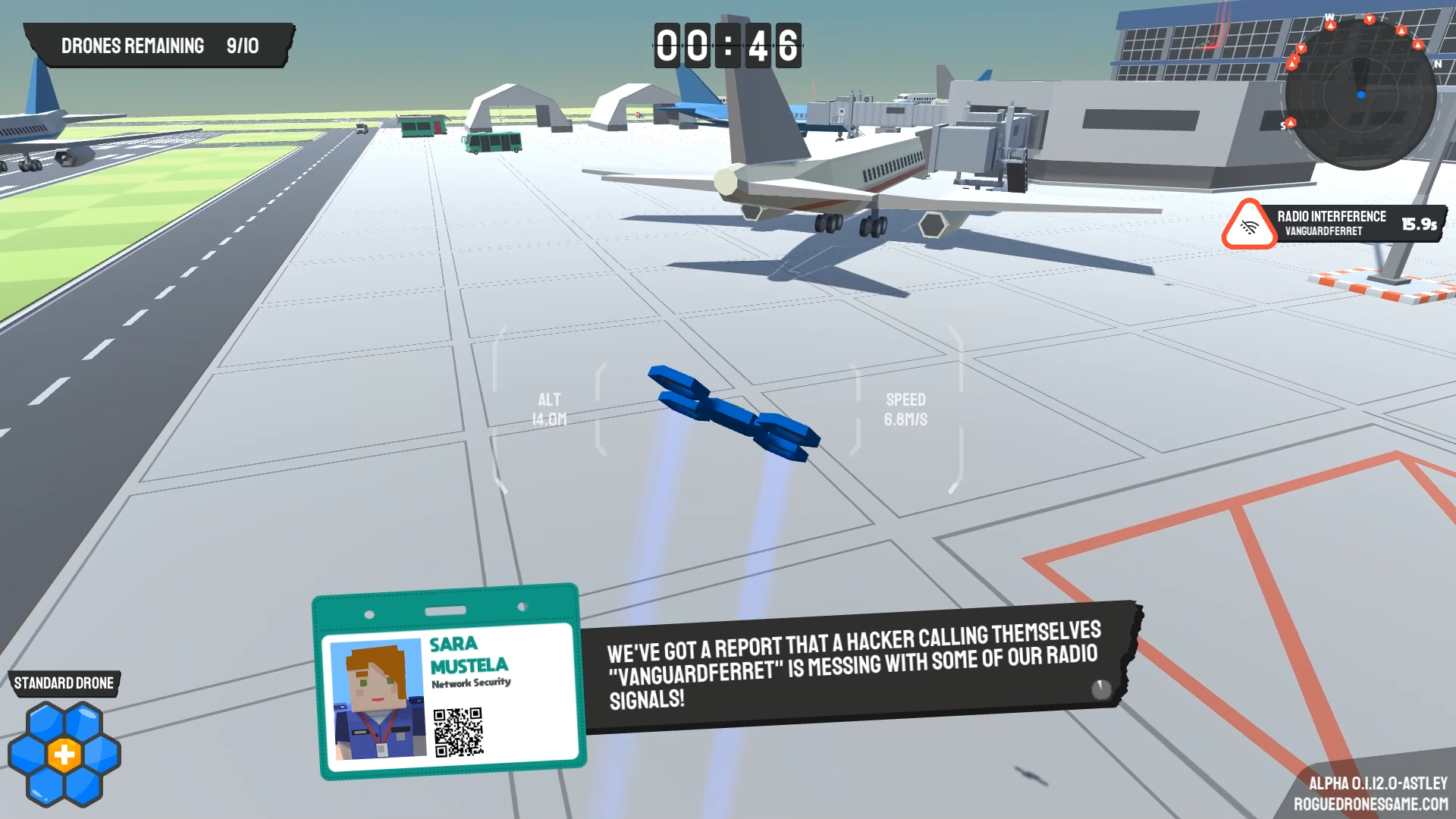The width and height of the screenshot is (1456, 819).
Task: Select the Standard Drone honeycomb icon
Action: pyautogui.click(x=64, y=754)
